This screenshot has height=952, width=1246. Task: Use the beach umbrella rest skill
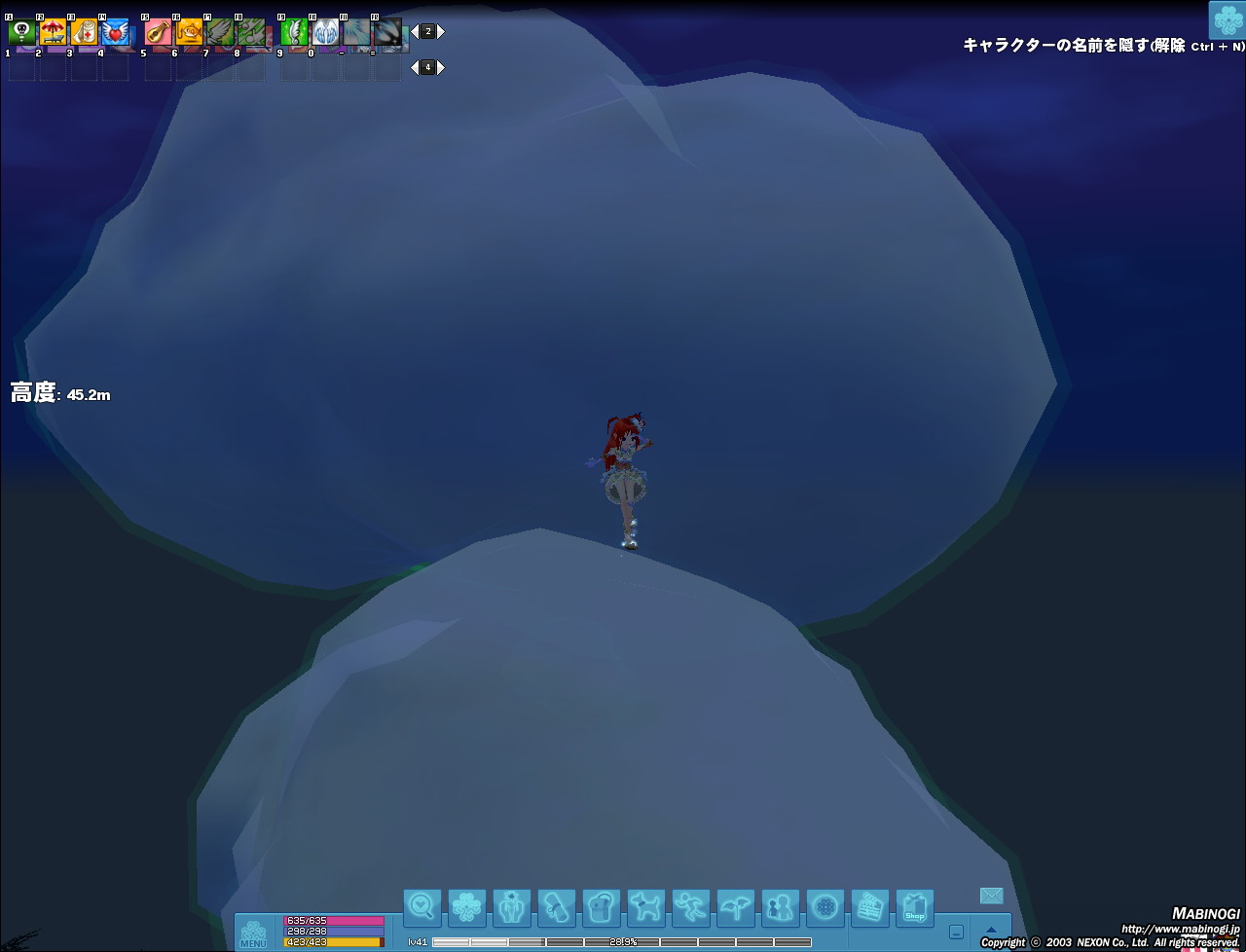[53, 33]
